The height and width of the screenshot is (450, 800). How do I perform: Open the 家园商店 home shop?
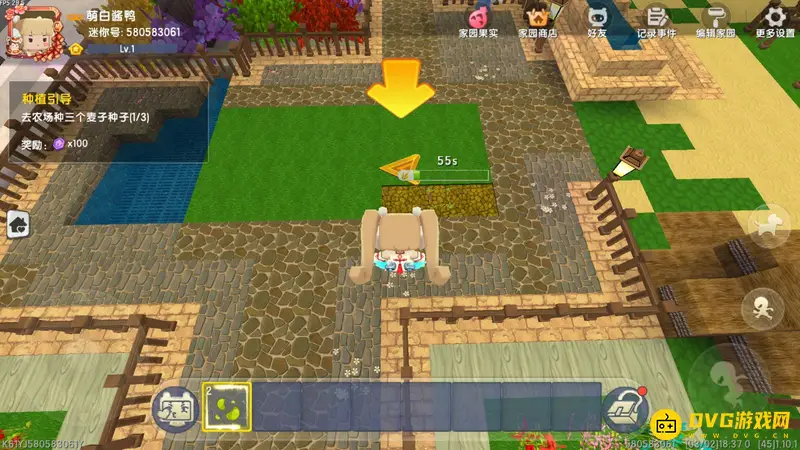[x=537, y=19]
